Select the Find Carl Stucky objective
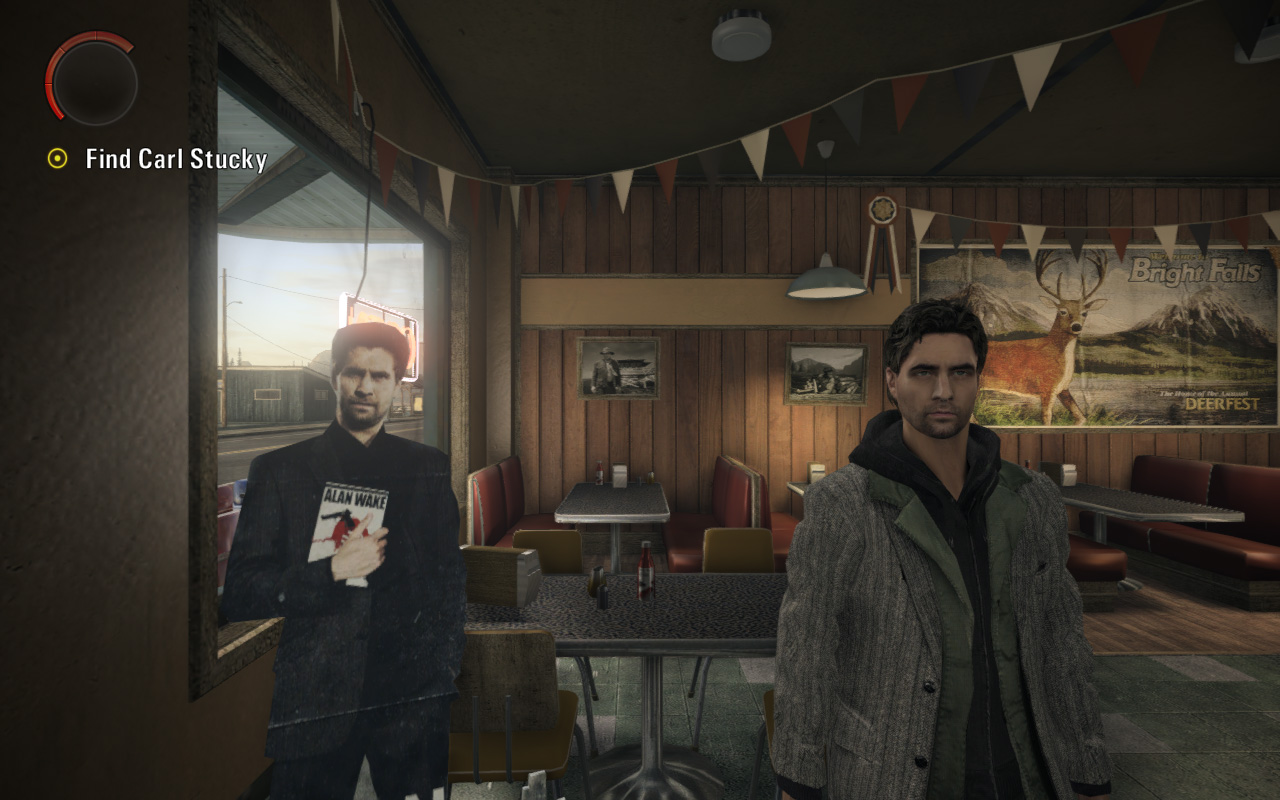This screenshot has width=1280, height=800. tap(175, 159)
